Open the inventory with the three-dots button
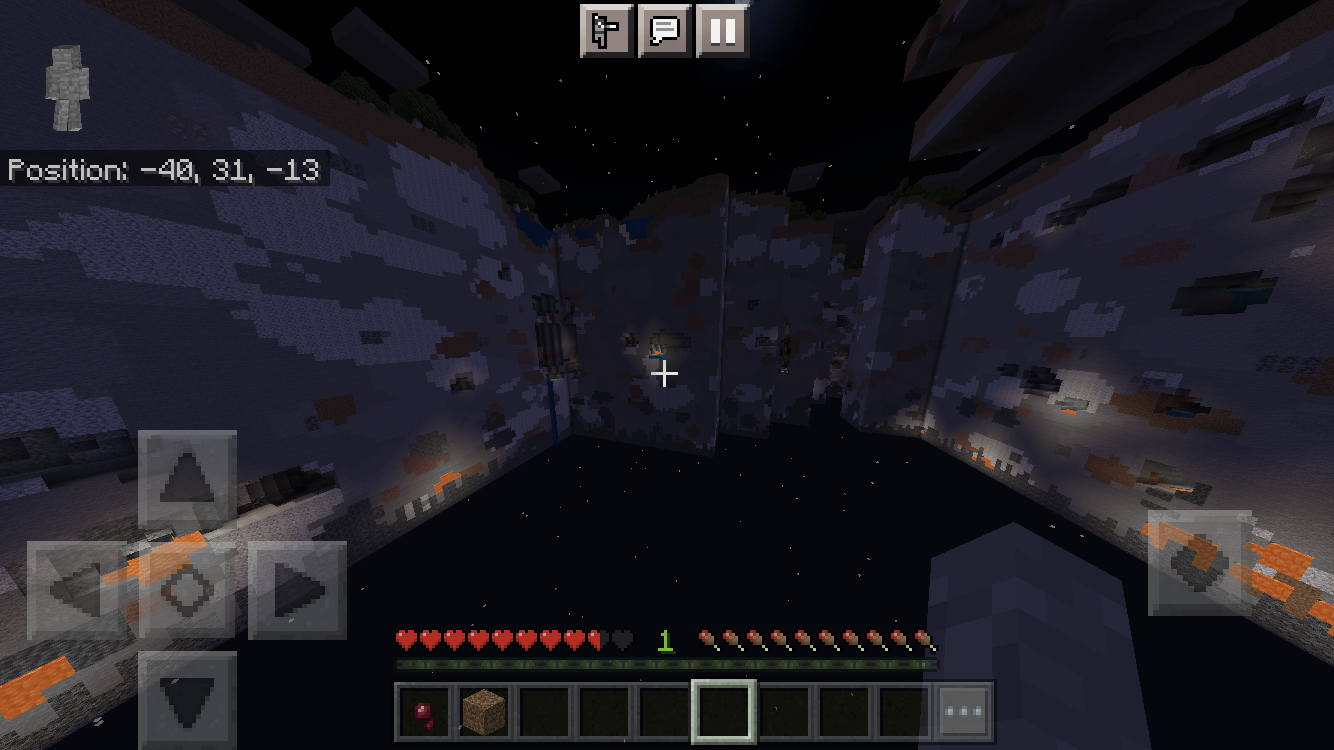Image resolution: width=1334 pixels, height=750 pixels. [x=964, y=712]
